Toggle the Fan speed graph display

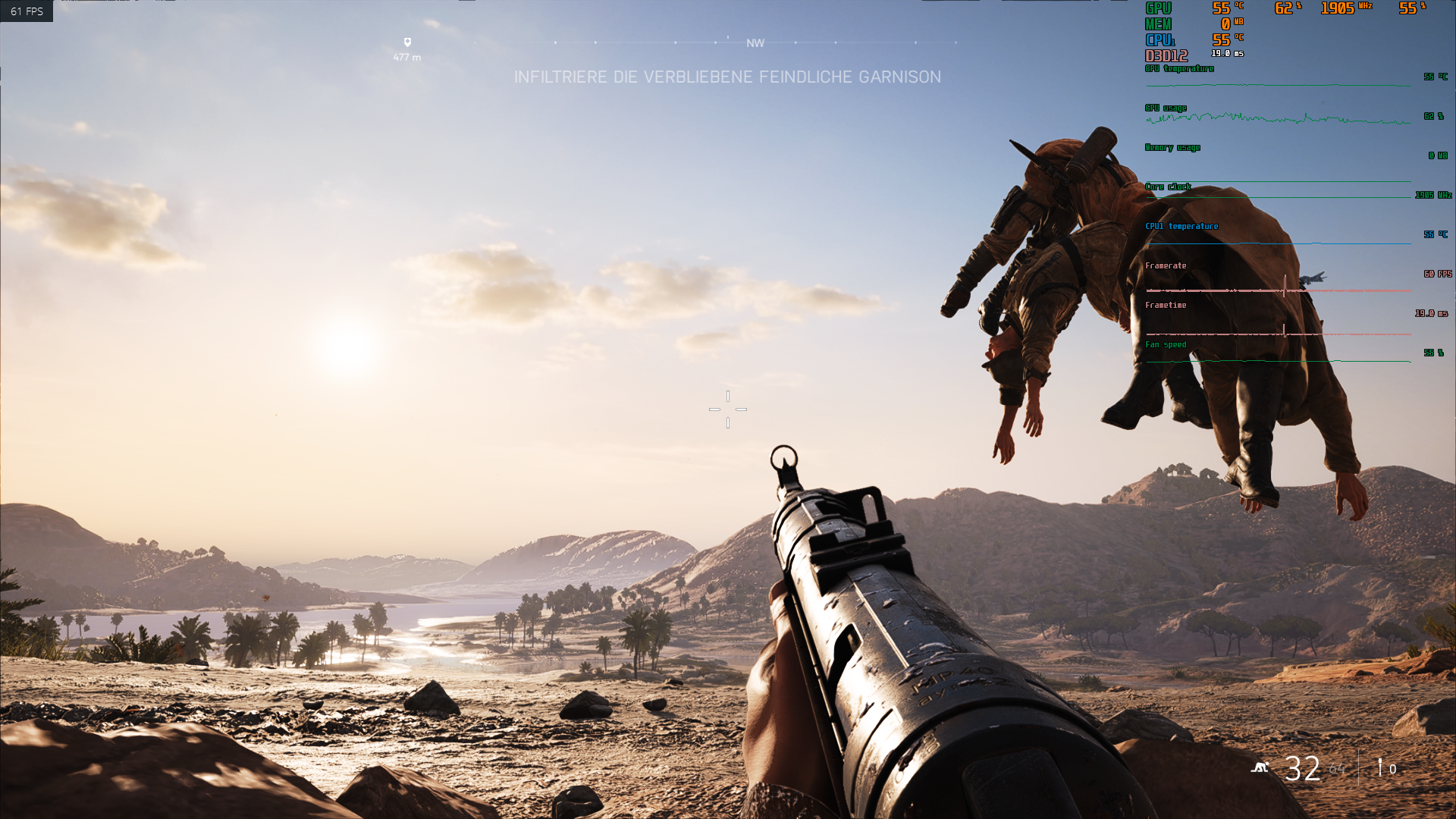tap(1166, 344)
